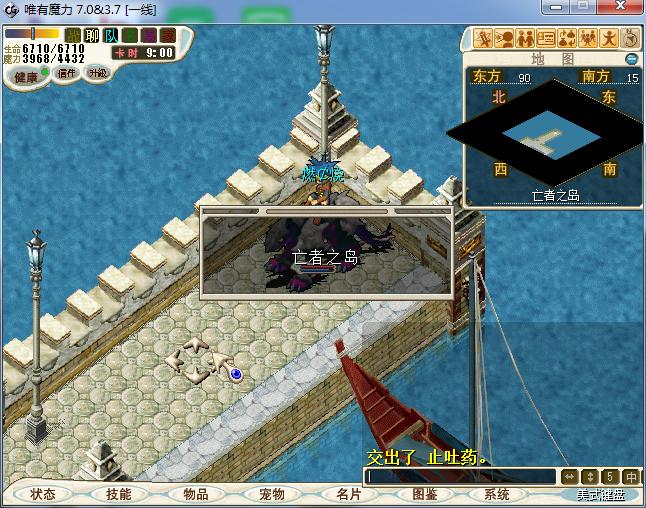Click the 升級 level-up button

[x=97, y=73]
